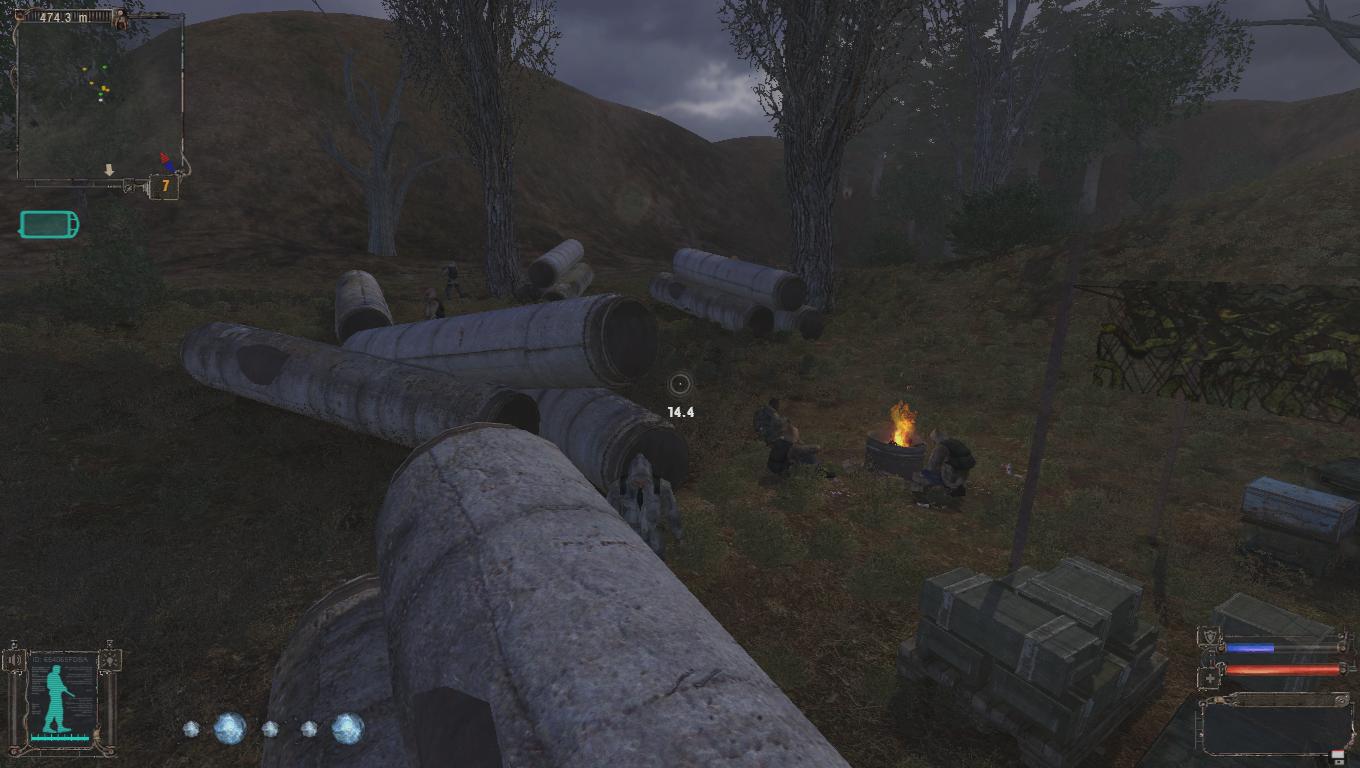
Task: Select the teal battery icon
Action: point(48,224)
